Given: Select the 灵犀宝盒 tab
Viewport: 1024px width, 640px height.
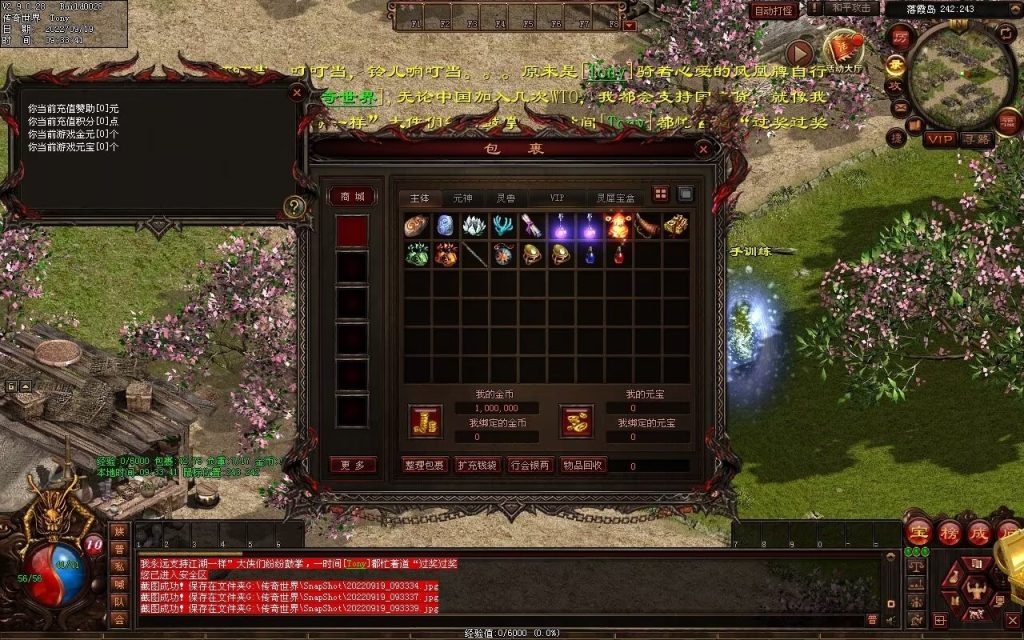Looking at the screenshot, I should click(614, 198).
